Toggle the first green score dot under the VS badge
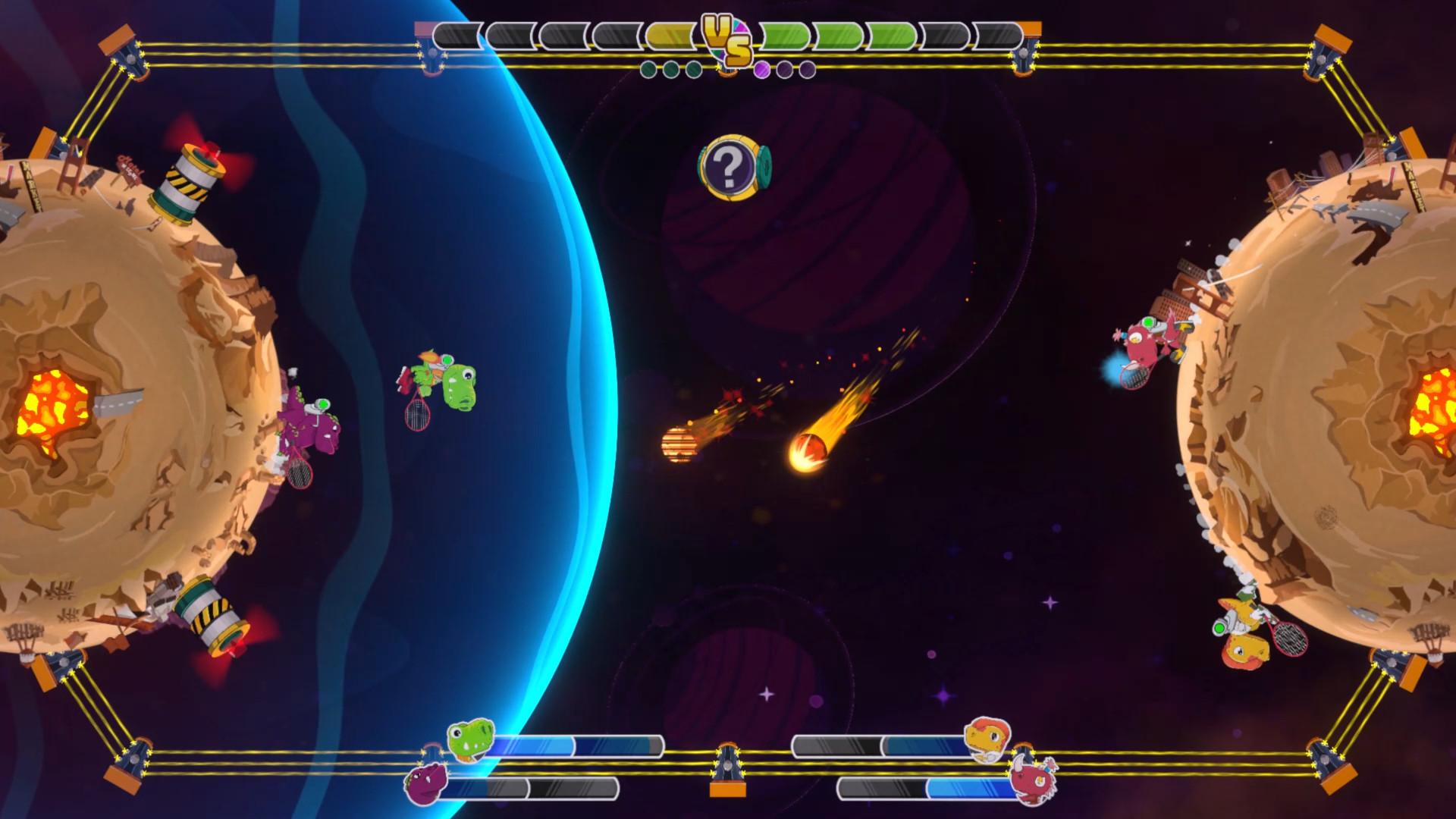Image resolution: width=1456 pixels, height=819 pixels. (x=649, y=70)
